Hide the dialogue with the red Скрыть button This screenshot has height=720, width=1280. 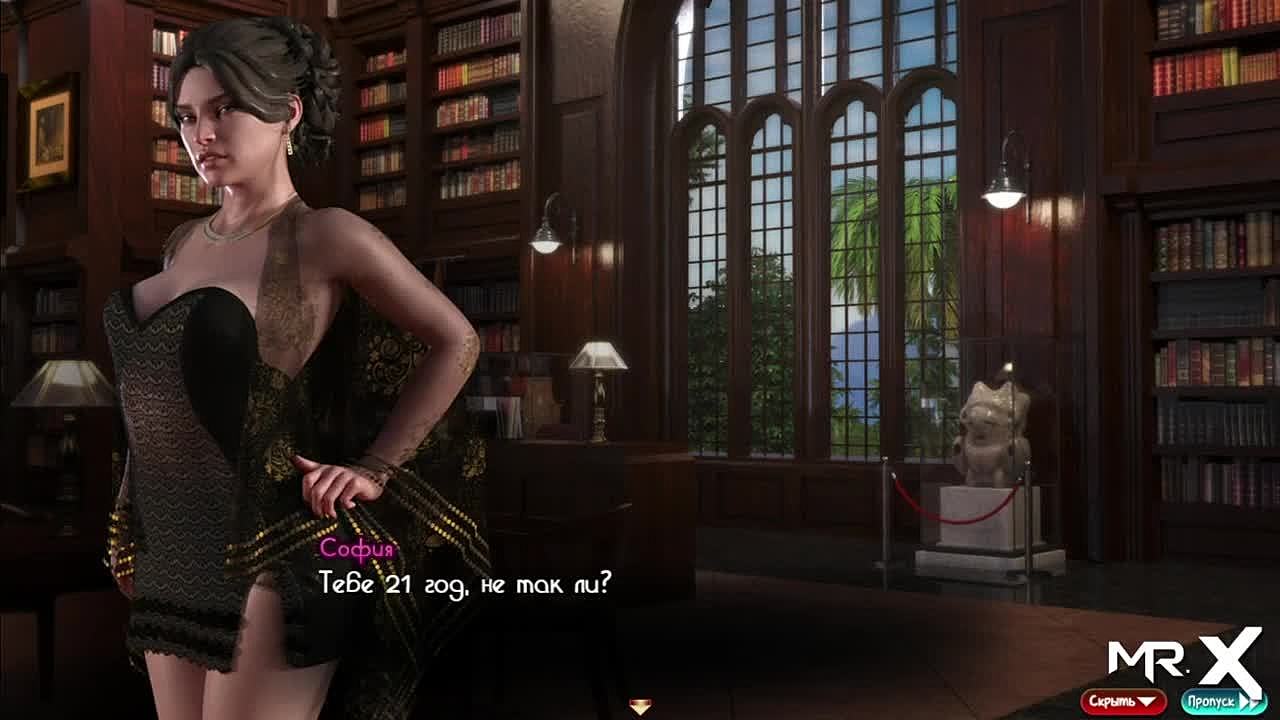pyautogui.click(x=1123, y=701)
